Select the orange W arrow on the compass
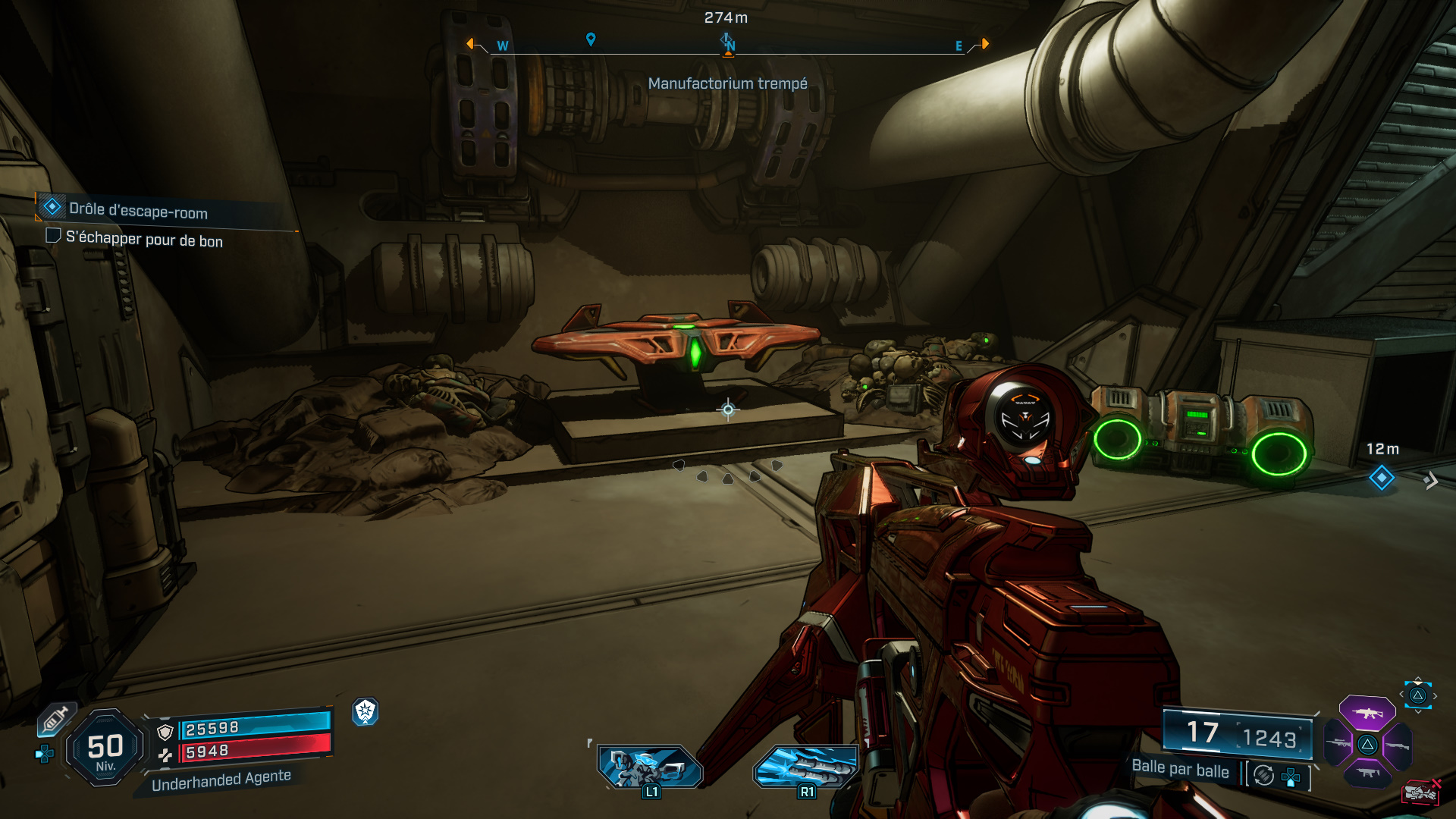1456x819 pixels. (x=471, y=45)
